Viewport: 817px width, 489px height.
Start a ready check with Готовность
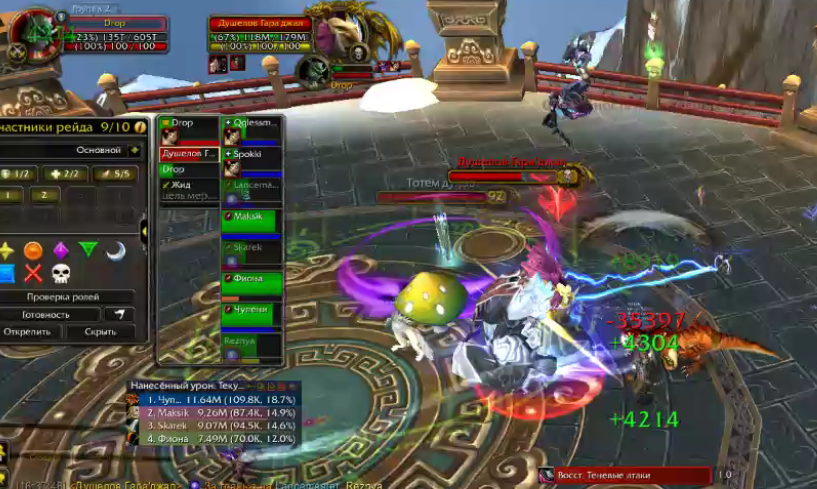(46, 314)
